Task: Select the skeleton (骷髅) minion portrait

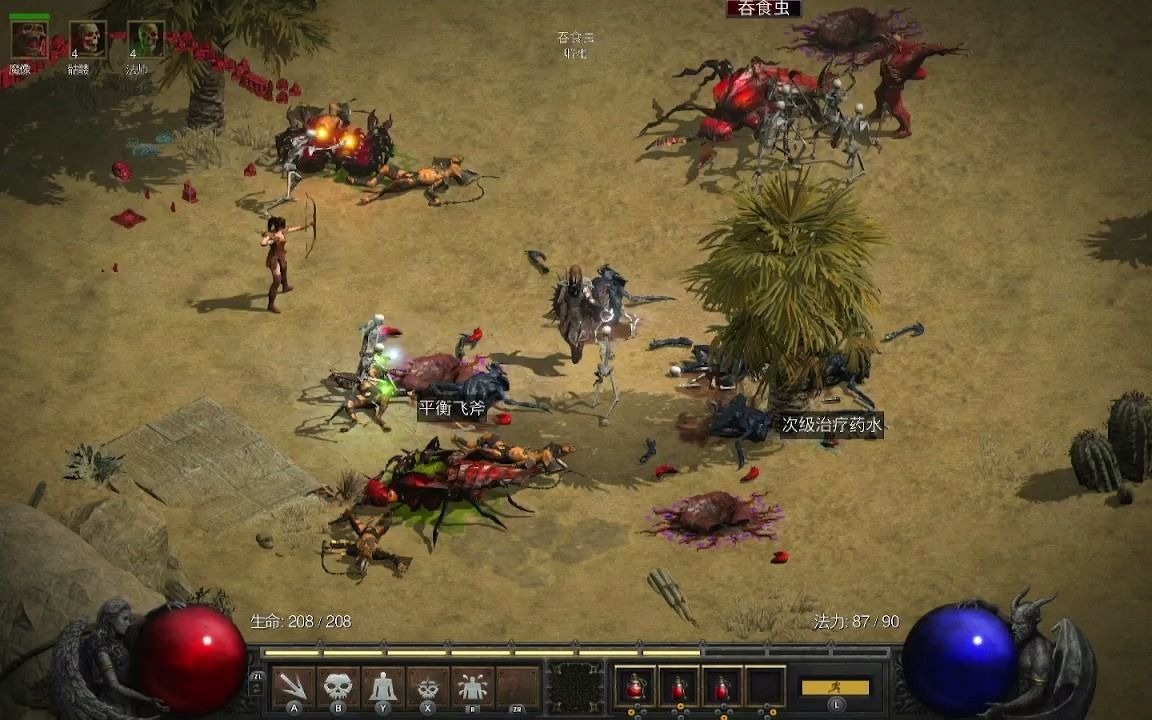Action: (86, 40)
